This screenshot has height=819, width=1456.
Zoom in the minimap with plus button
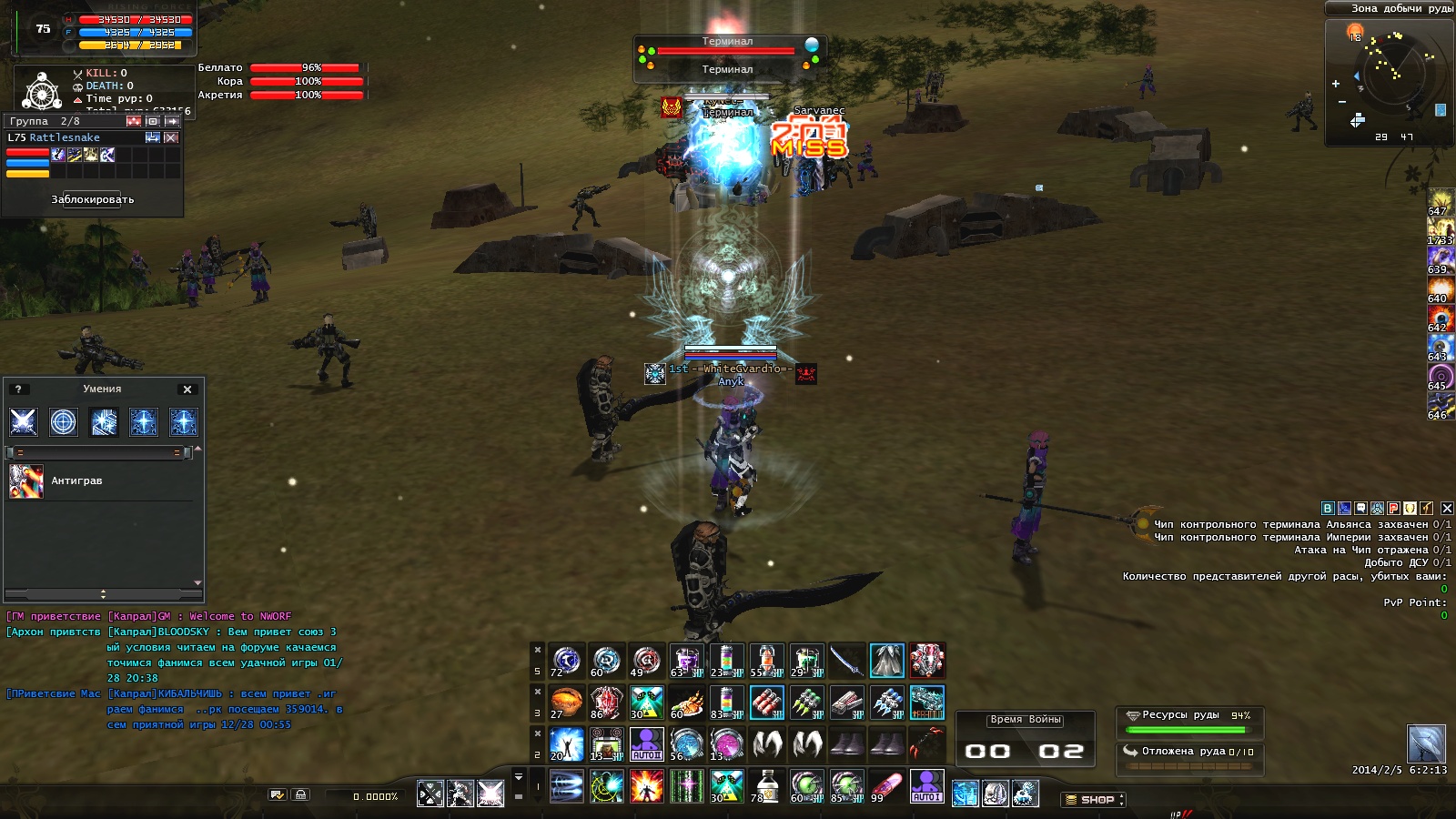point(1336,84)
